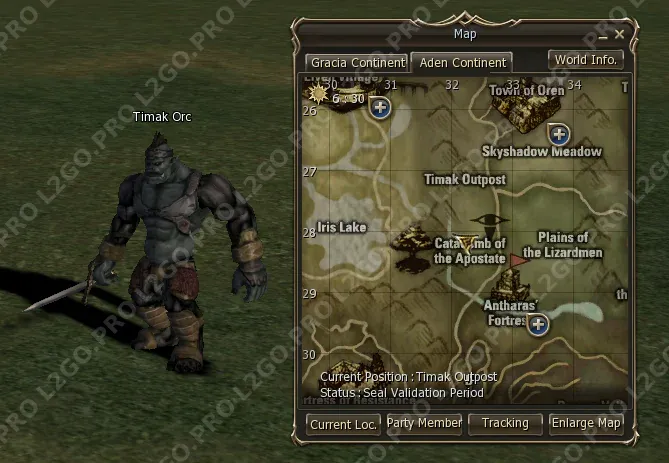Activate the Tracking button
Viewport: 669px width, 463px height.
(x=505, y=423)
